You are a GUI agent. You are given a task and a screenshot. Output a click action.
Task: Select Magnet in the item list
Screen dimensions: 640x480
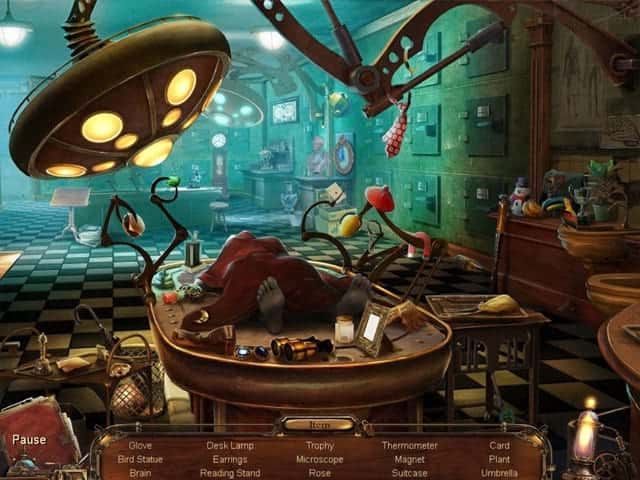click(409, 459)
